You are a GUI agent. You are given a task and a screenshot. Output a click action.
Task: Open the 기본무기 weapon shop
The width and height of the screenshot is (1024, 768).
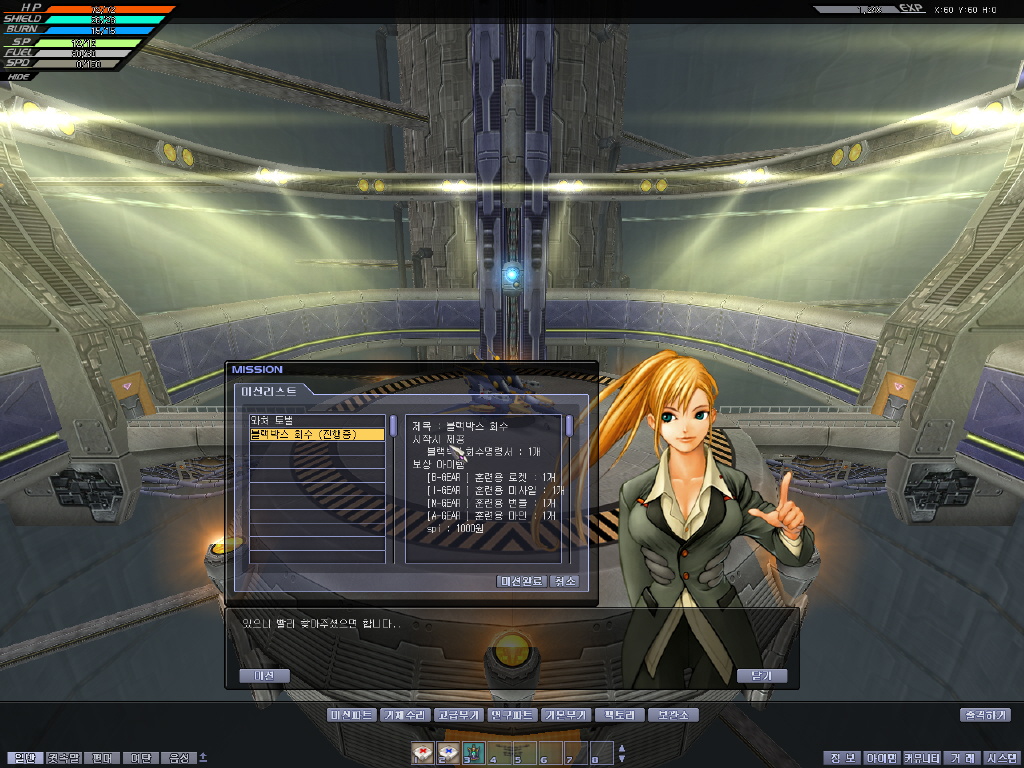566,715
